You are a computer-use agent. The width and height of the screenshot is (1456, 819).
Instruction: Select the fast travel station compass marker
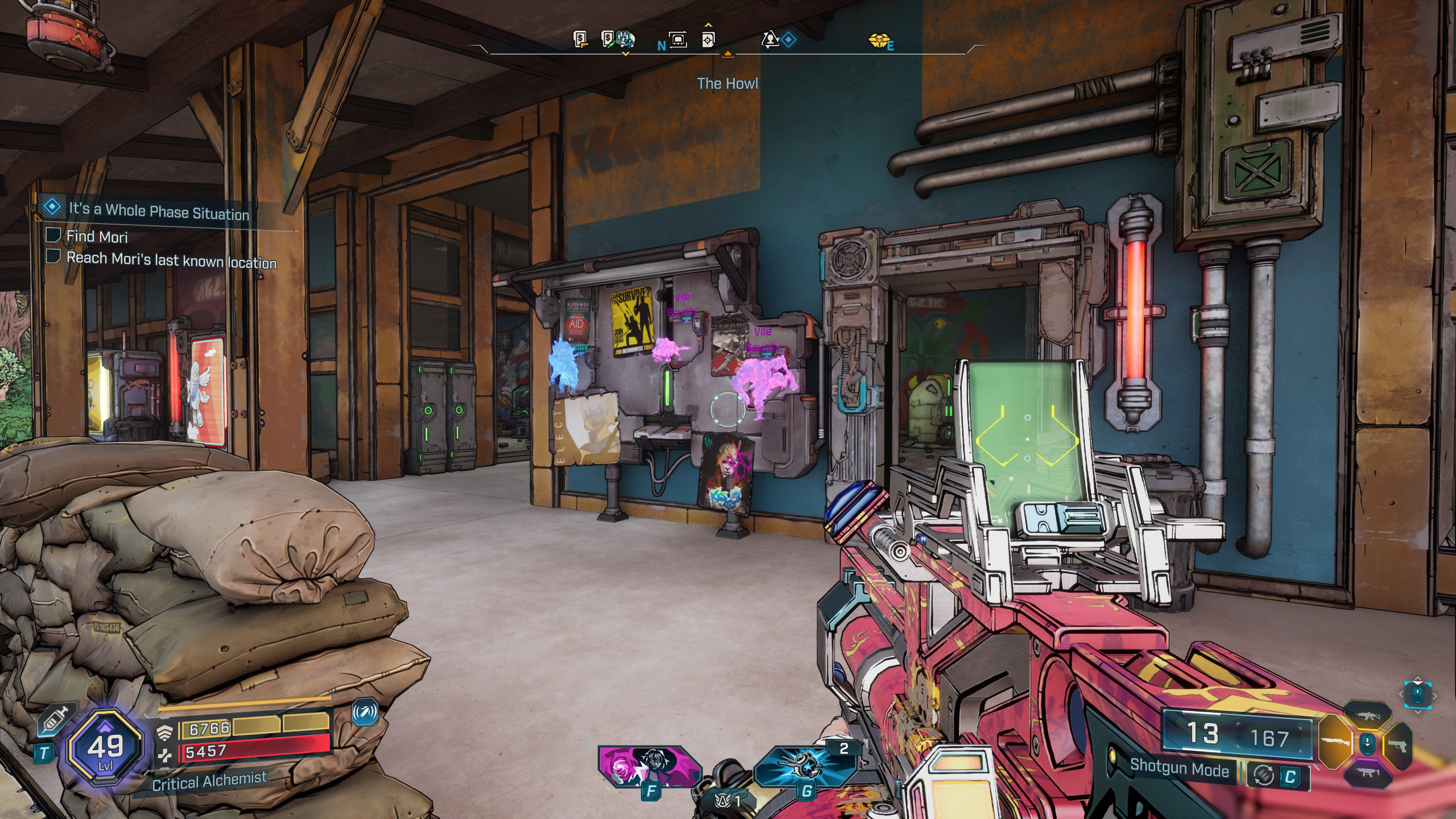click(678, 39)
